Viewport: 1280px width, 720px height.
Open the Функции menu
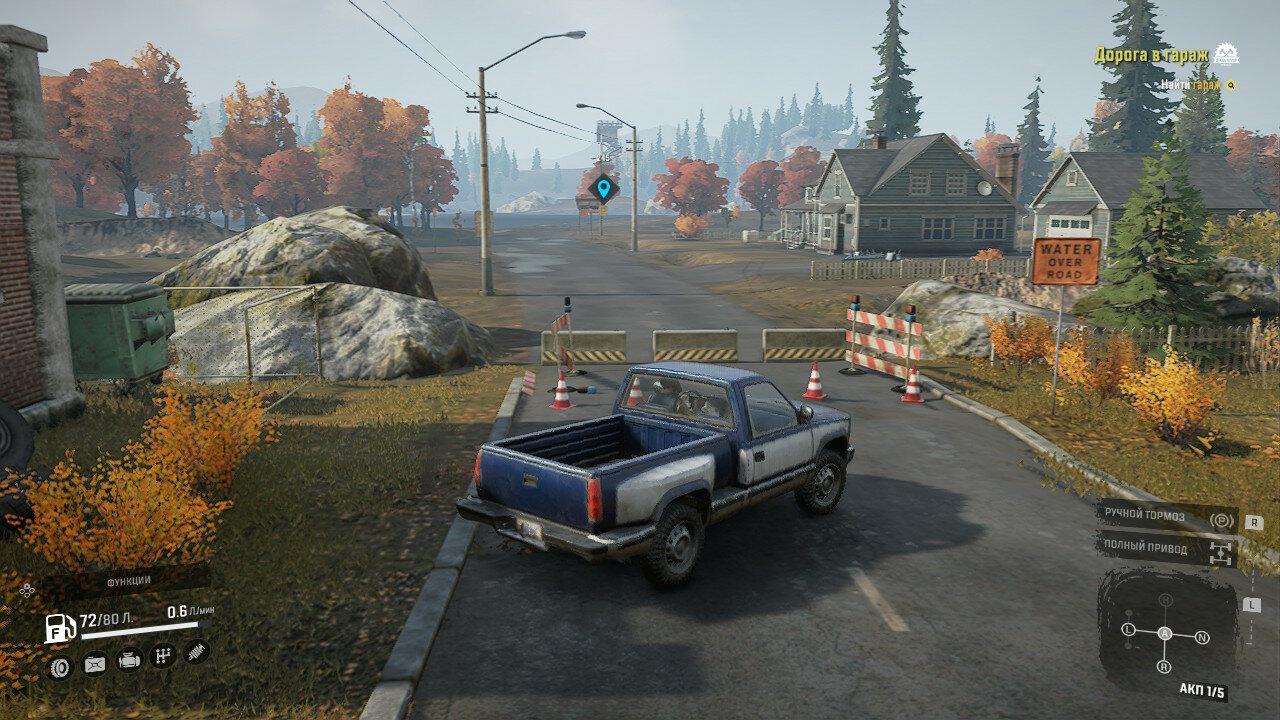click(128, 580)
